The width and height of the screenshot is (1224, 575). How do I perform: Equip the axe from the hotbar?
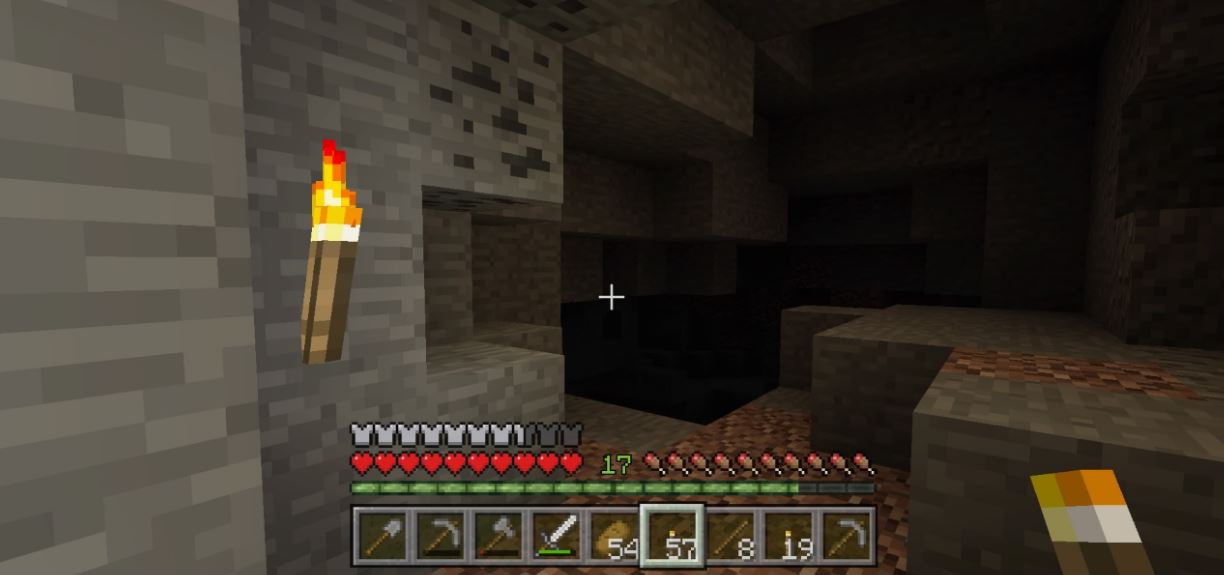pyautogui.click(x=497, y=537)
